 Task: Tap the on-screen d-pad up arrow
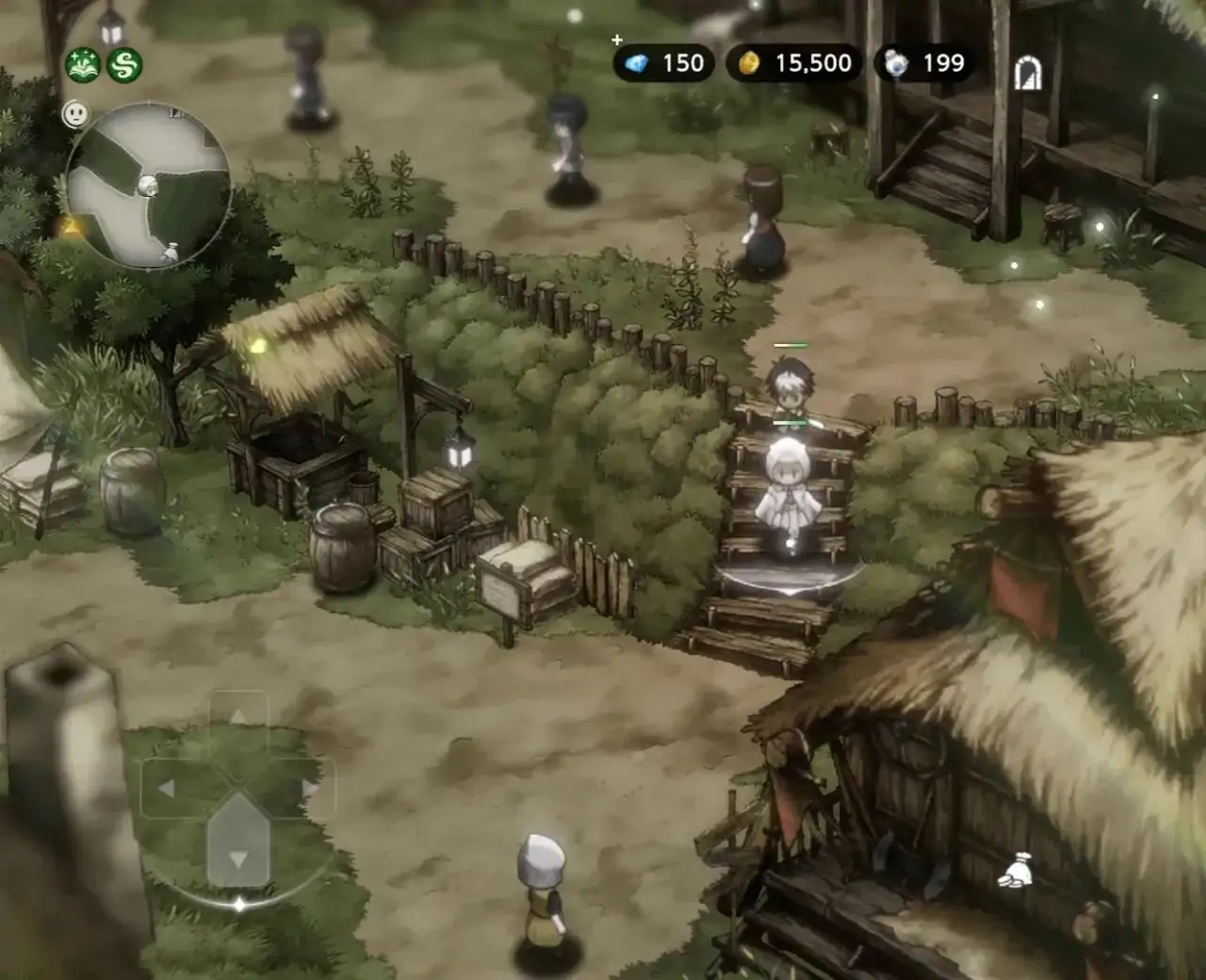238,719
